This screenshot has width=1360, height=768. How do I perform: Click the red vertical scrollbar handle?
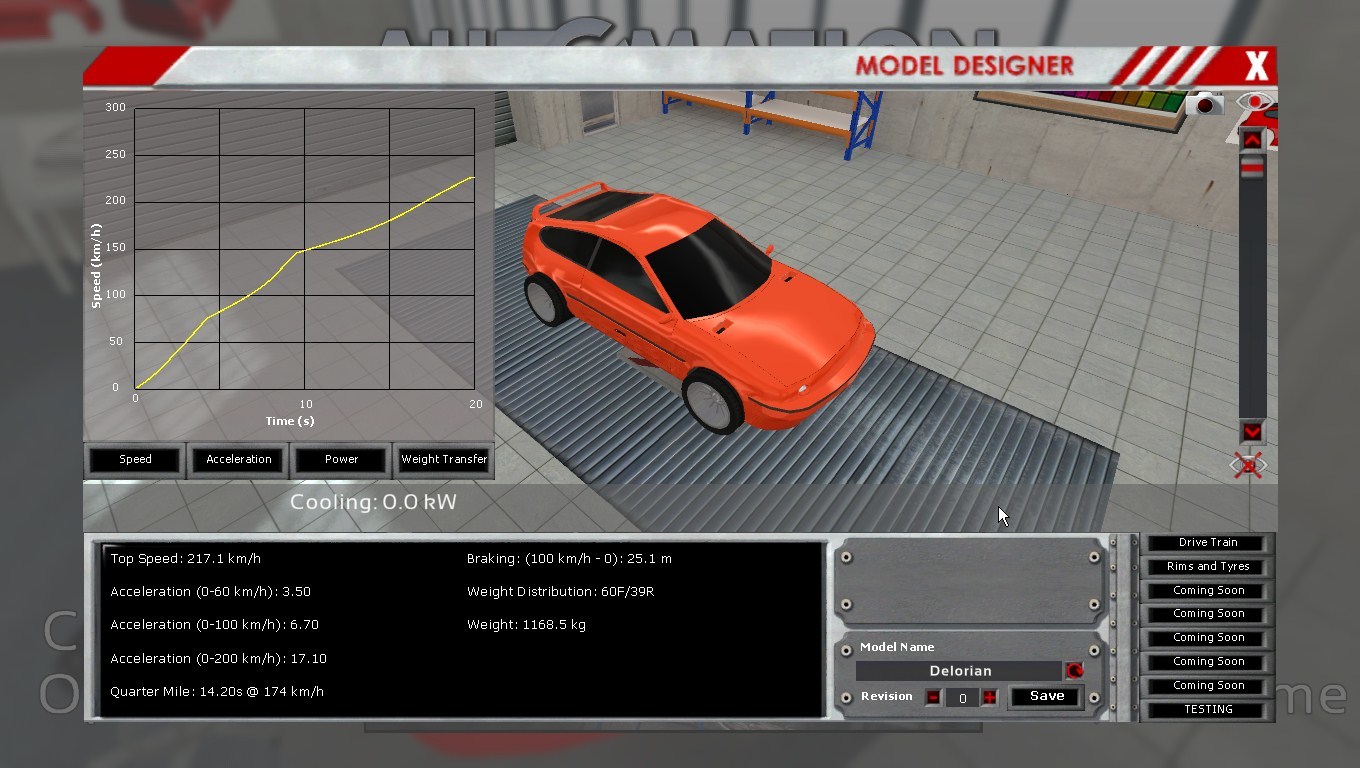pos(1252,169)
